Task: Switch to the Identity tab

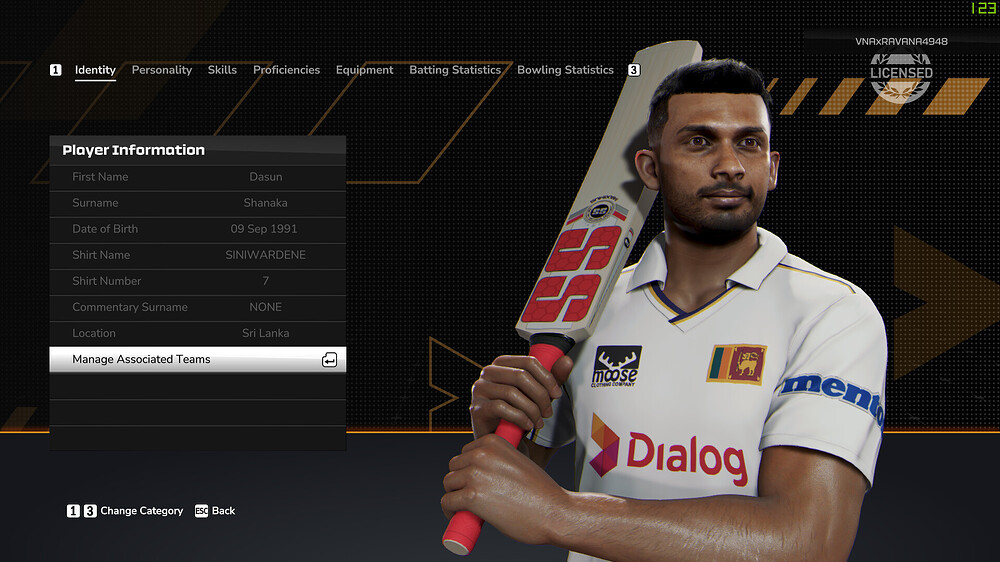Action: point(95,70)
